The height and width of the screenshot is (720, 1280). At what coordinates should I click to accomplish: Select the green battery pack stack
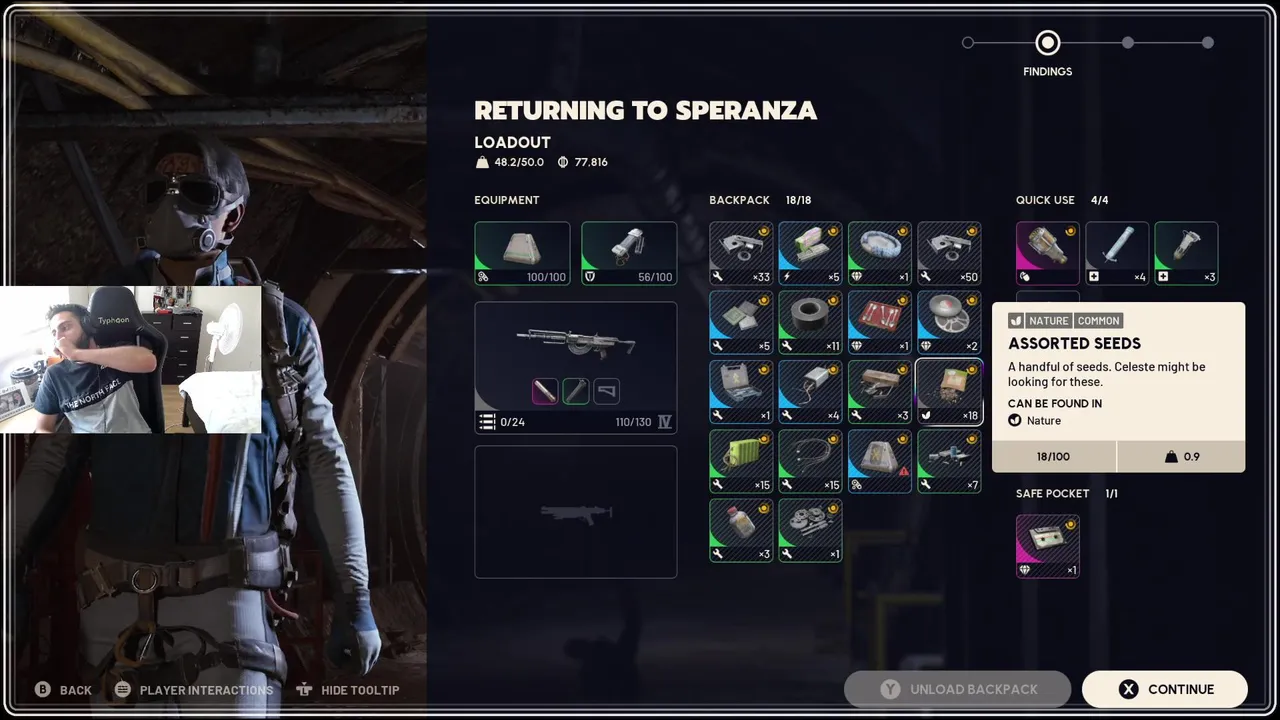[x=741, y=461]
